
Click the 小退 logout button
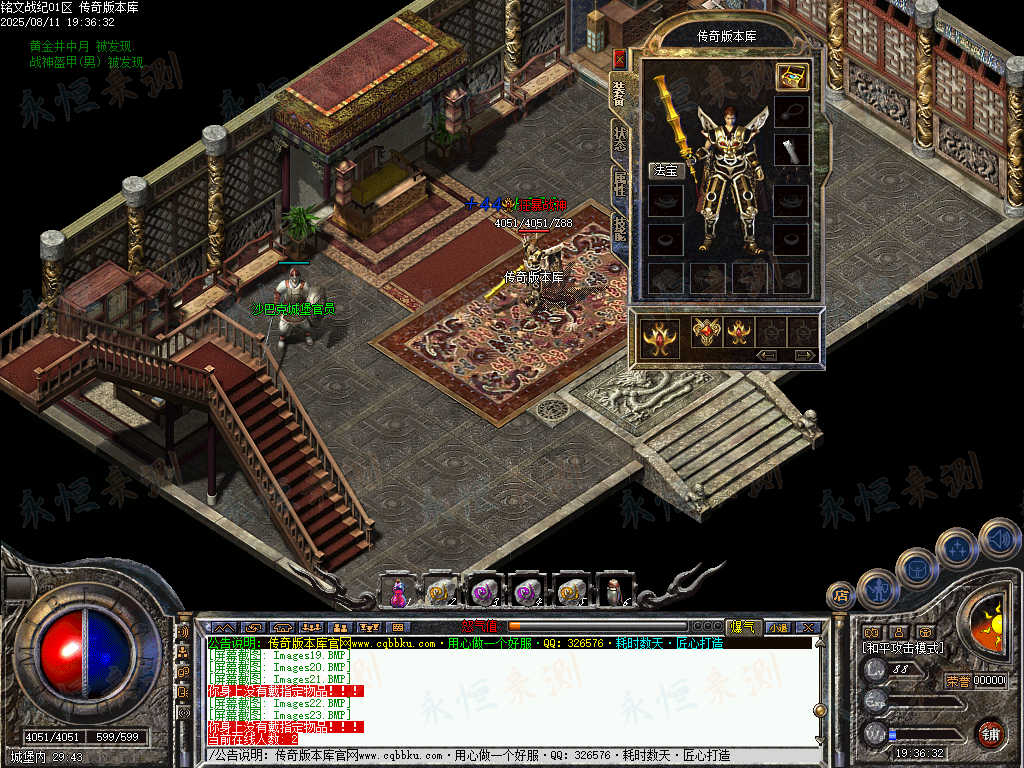point(778,627)
